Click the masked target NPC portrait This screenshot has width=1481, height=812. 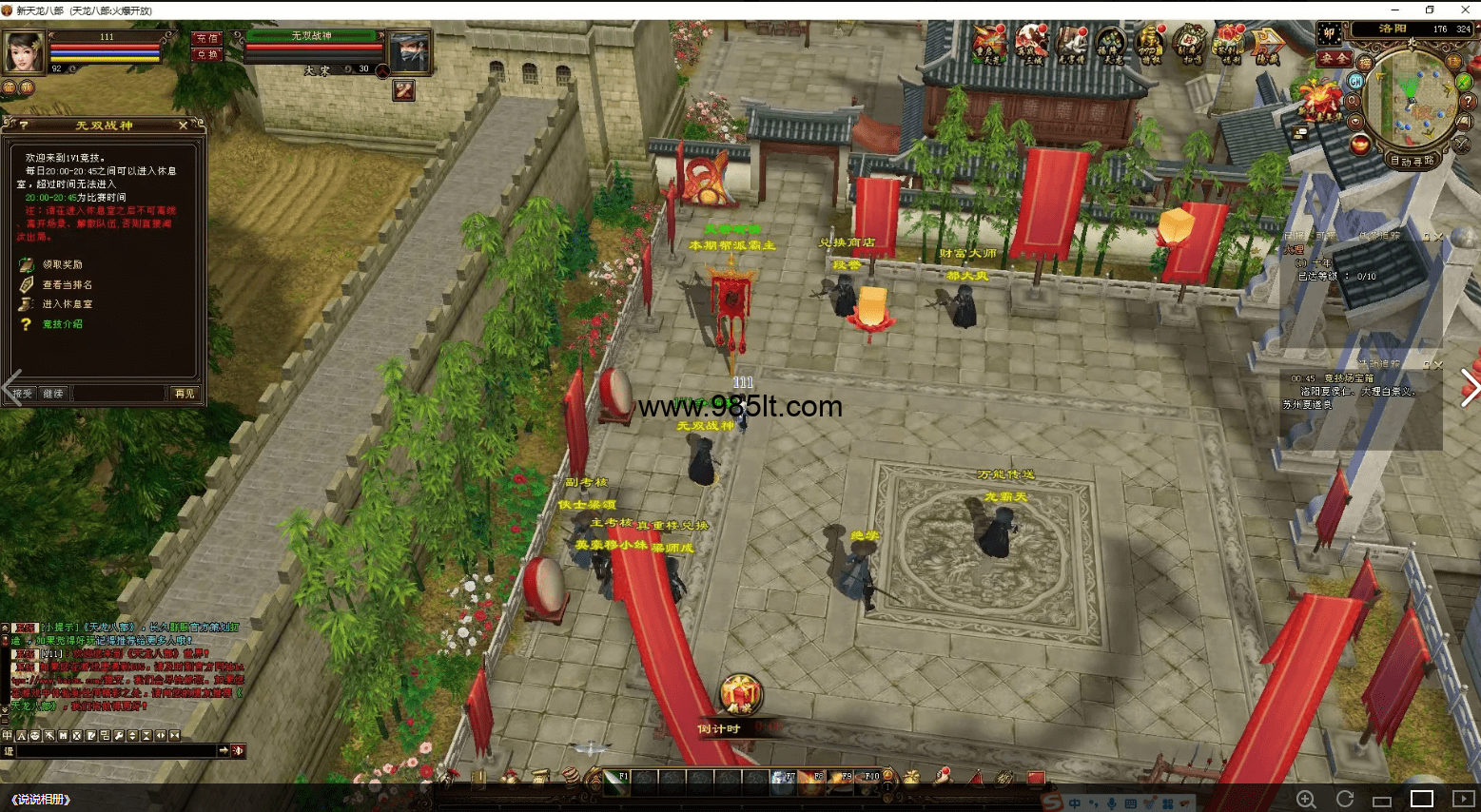410,51
